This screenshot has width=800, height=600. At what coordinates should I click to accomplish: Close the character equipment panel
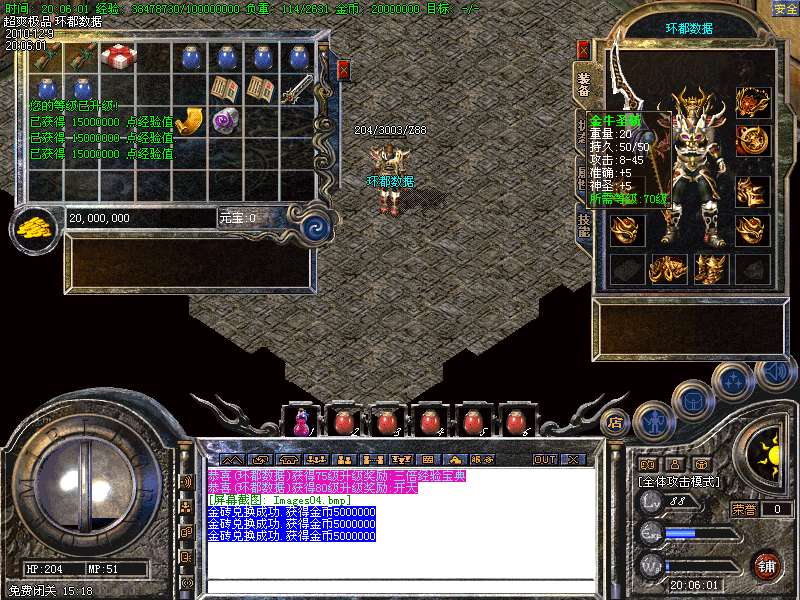(x=584, y=49)
